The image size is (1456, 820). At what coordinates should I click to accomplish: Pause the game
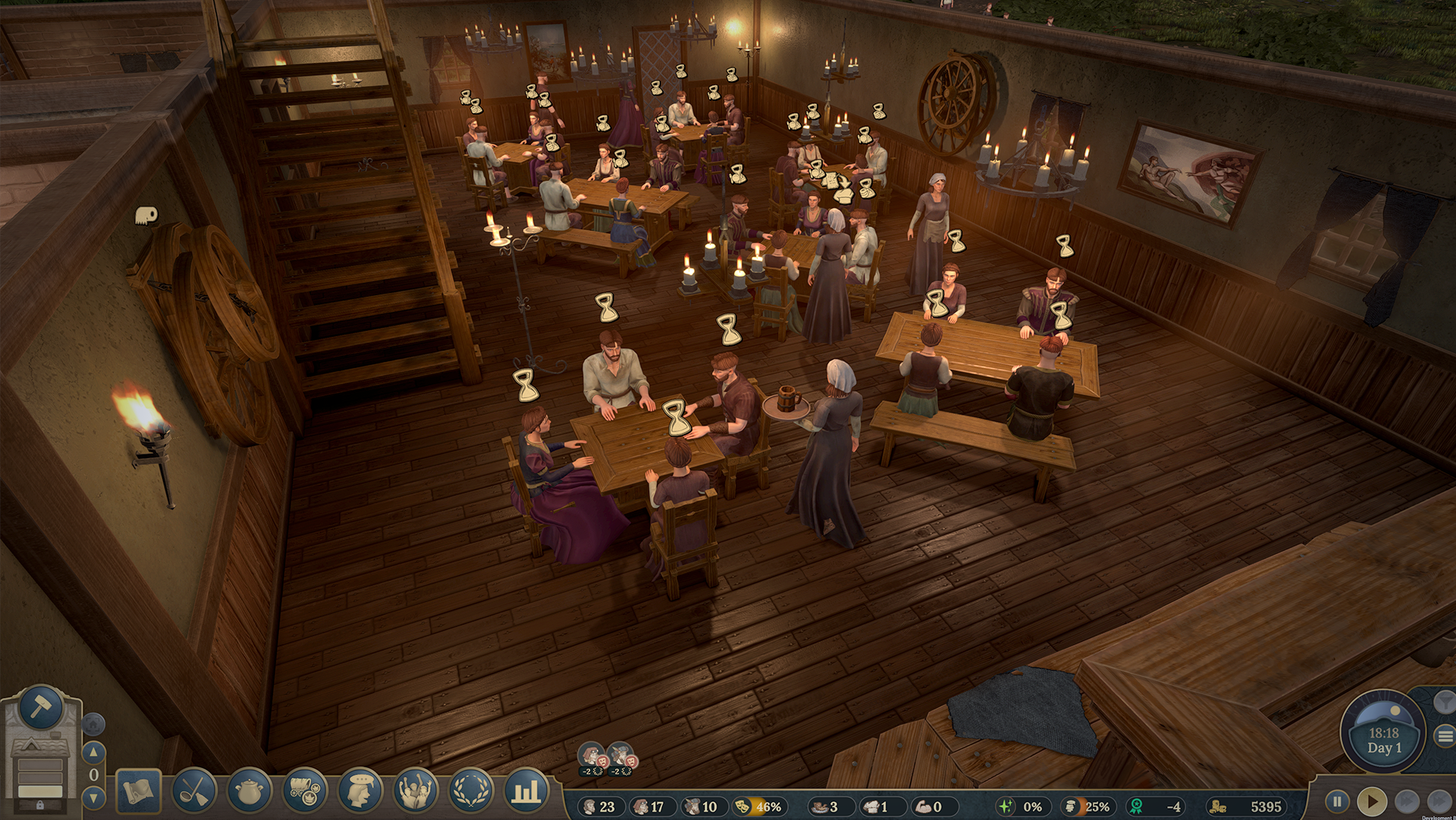[x=1337, y=800]
